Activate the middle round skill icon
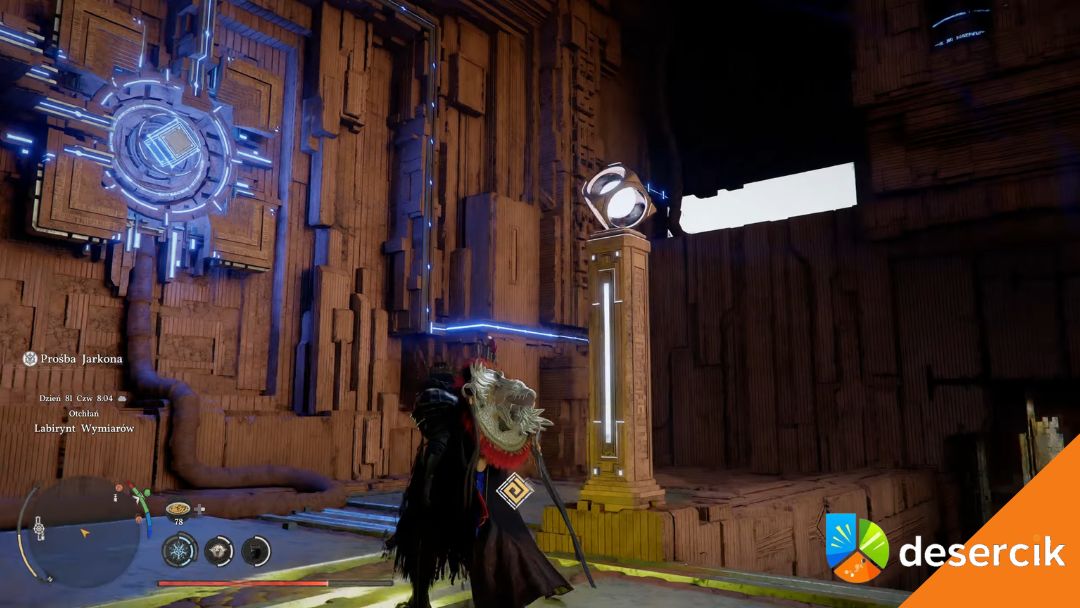 218,549
